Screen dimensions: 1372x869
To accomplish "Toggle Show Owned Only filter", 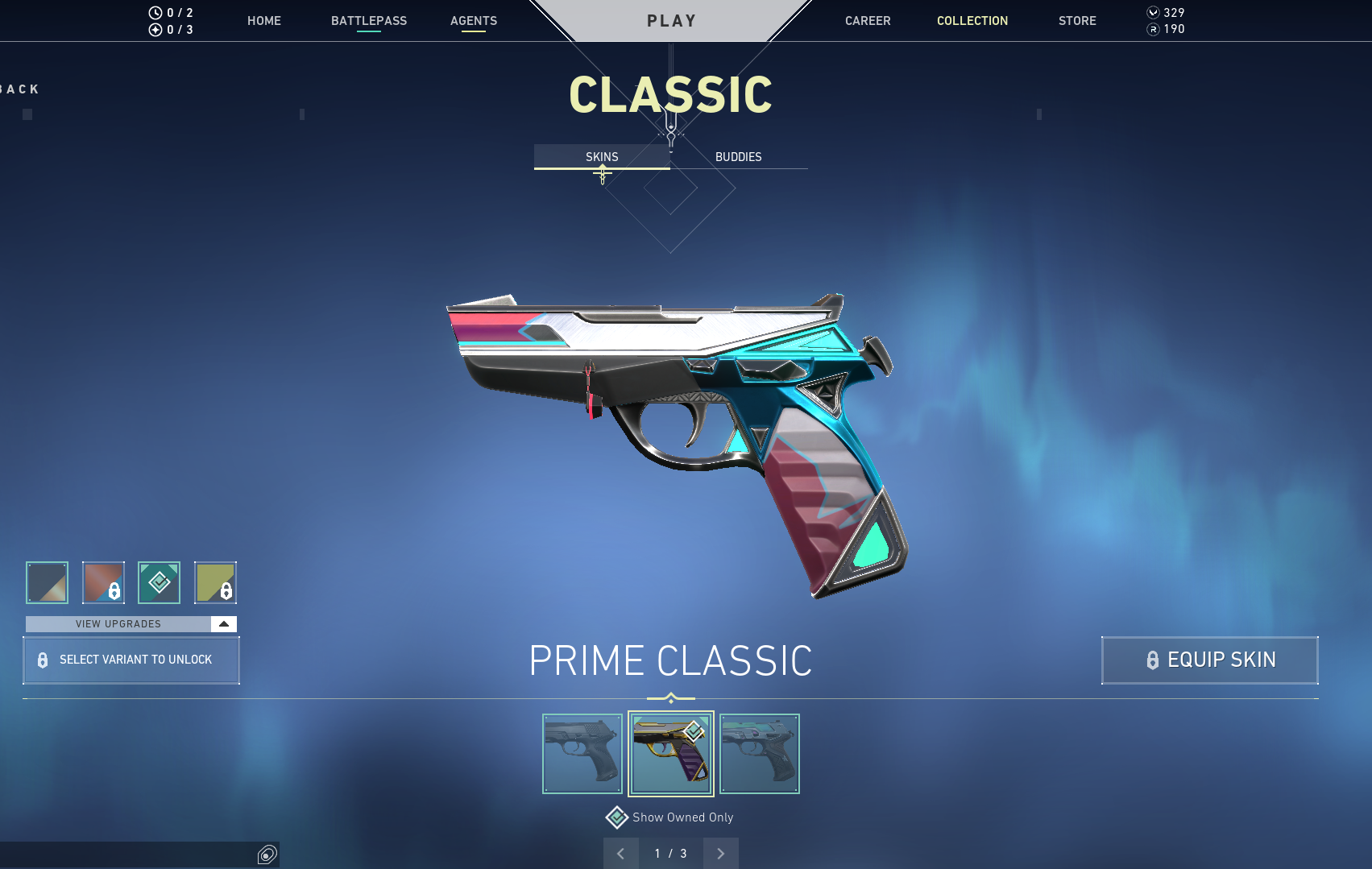I will 617,817.
